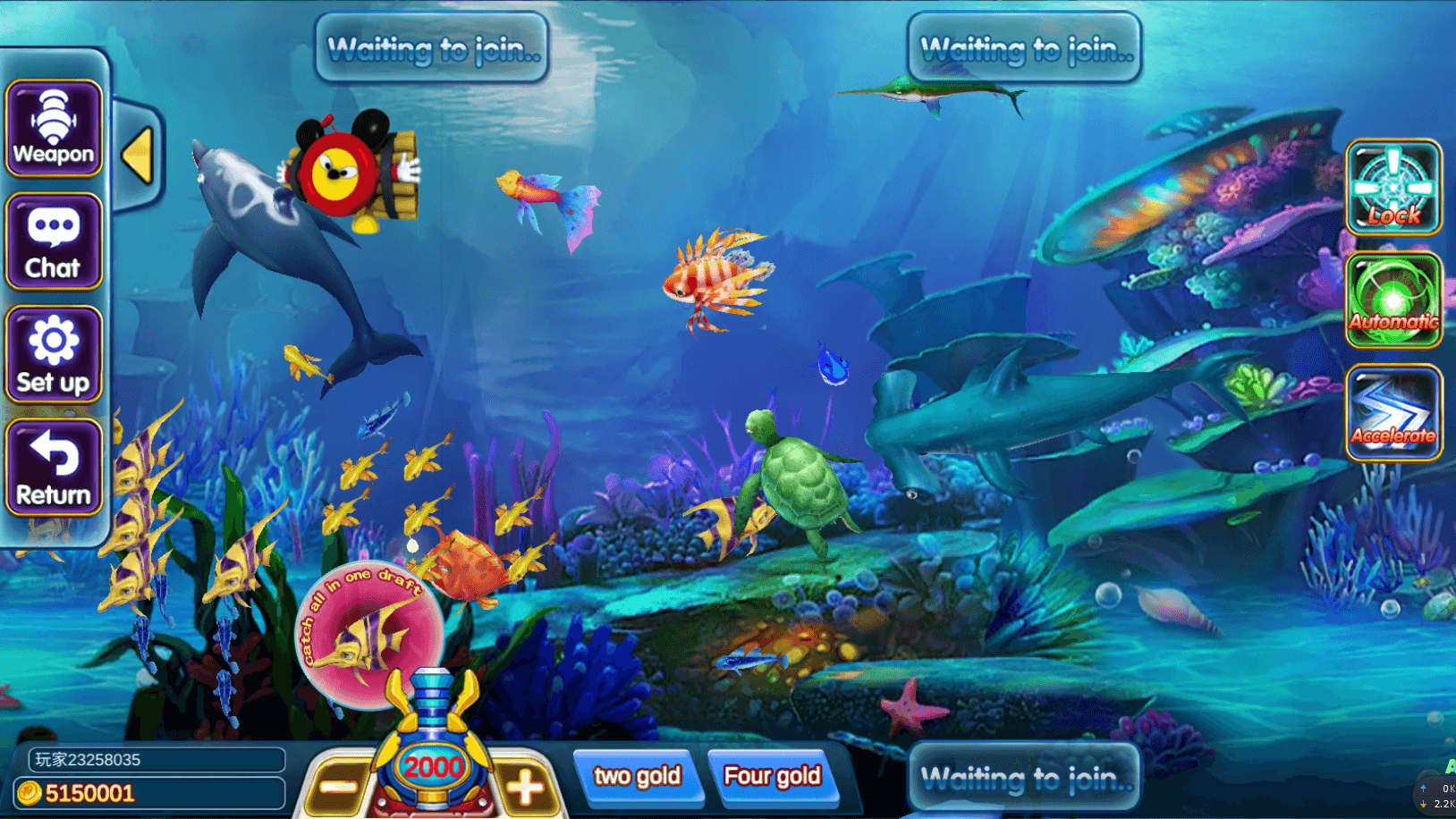Open the Weapon menu
Screen dimensions: 1456x819
coord(54,129)
